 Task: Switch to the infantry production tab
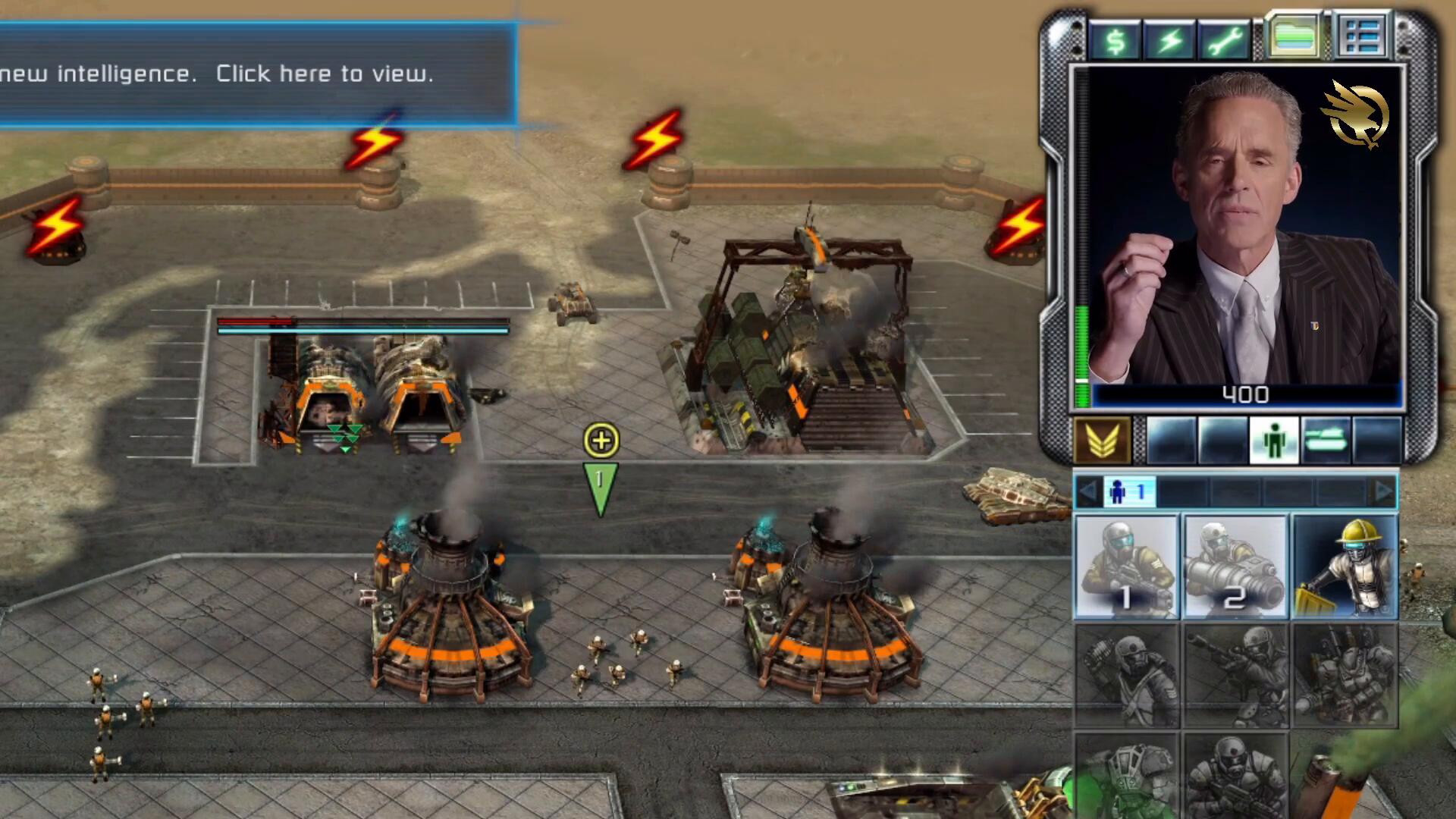coord(1274,441)
